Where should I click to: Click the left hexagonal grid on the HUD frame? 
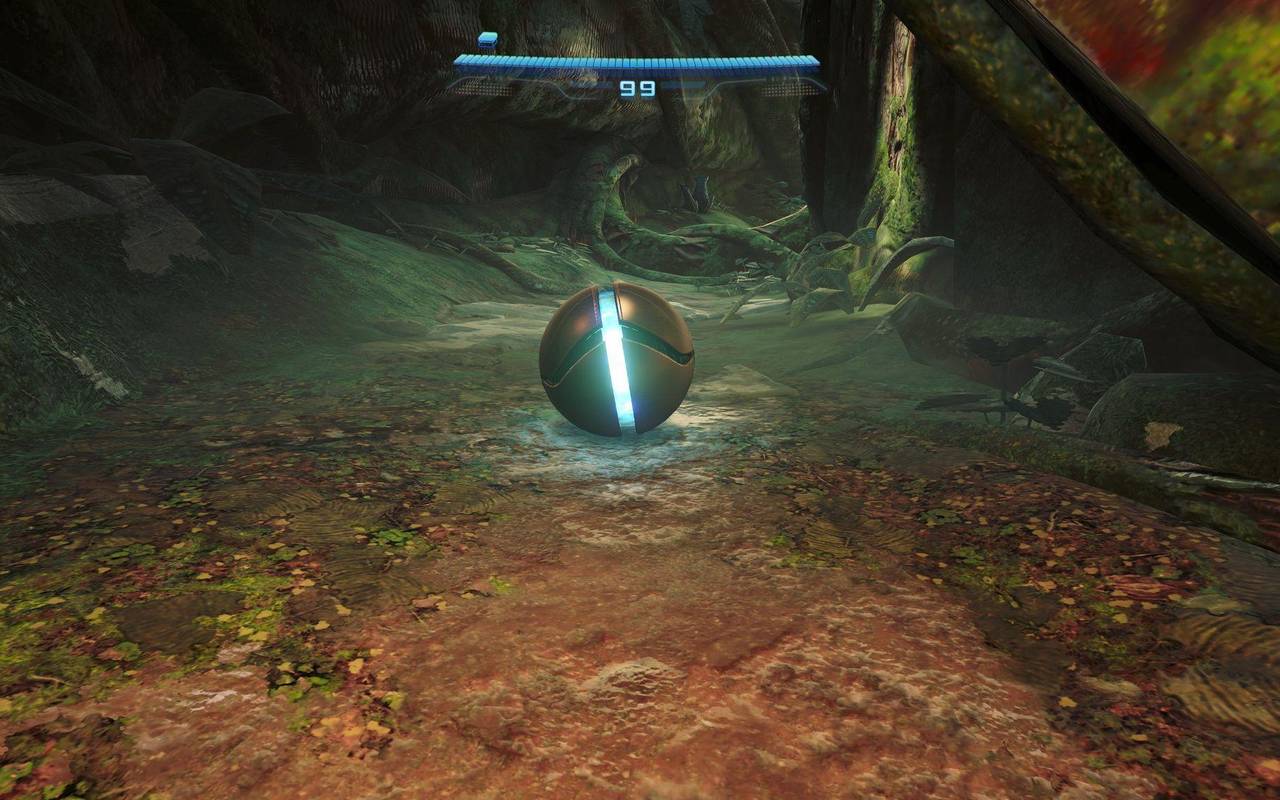481,88
